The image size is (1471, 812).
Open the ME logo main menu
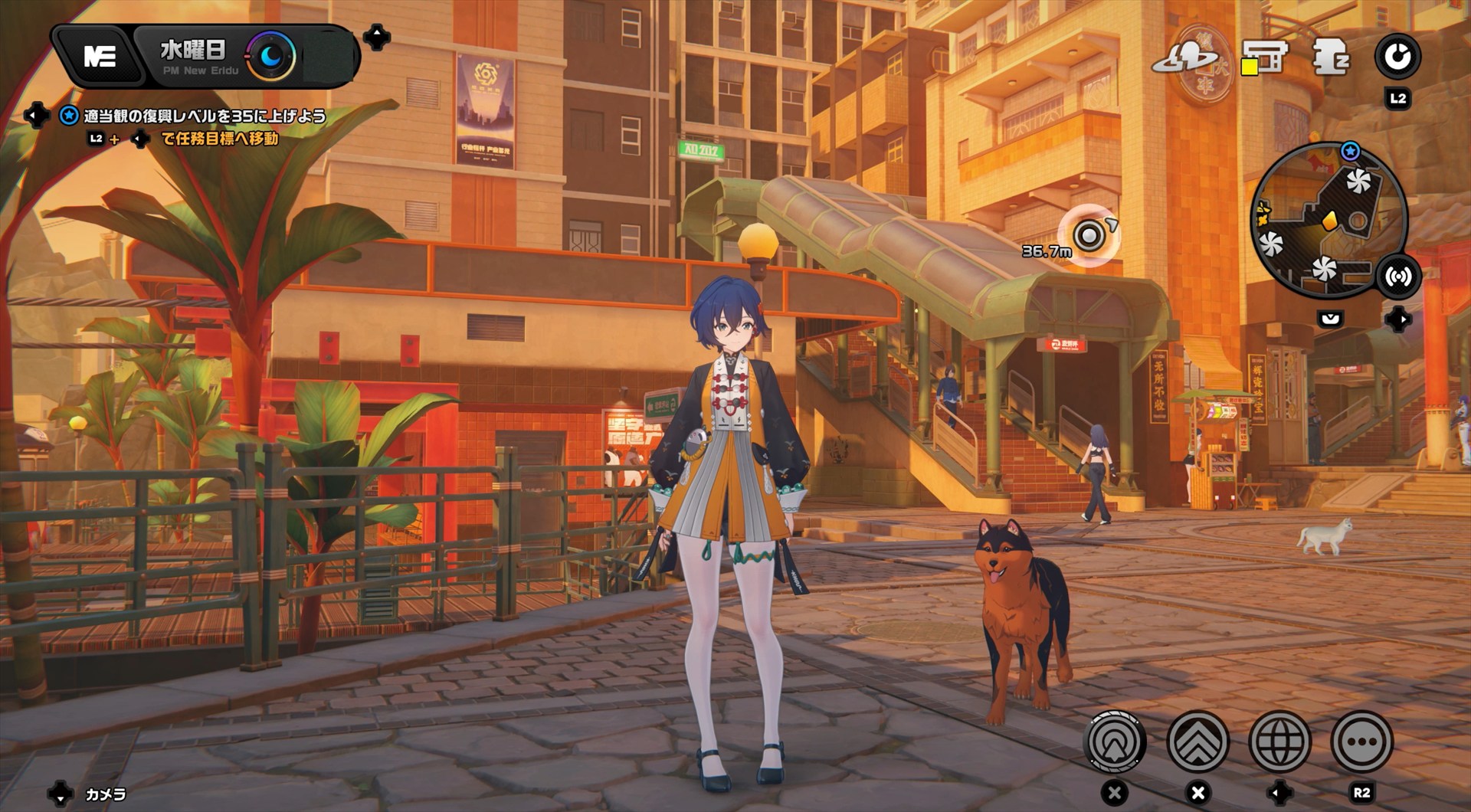pos(100,56)
